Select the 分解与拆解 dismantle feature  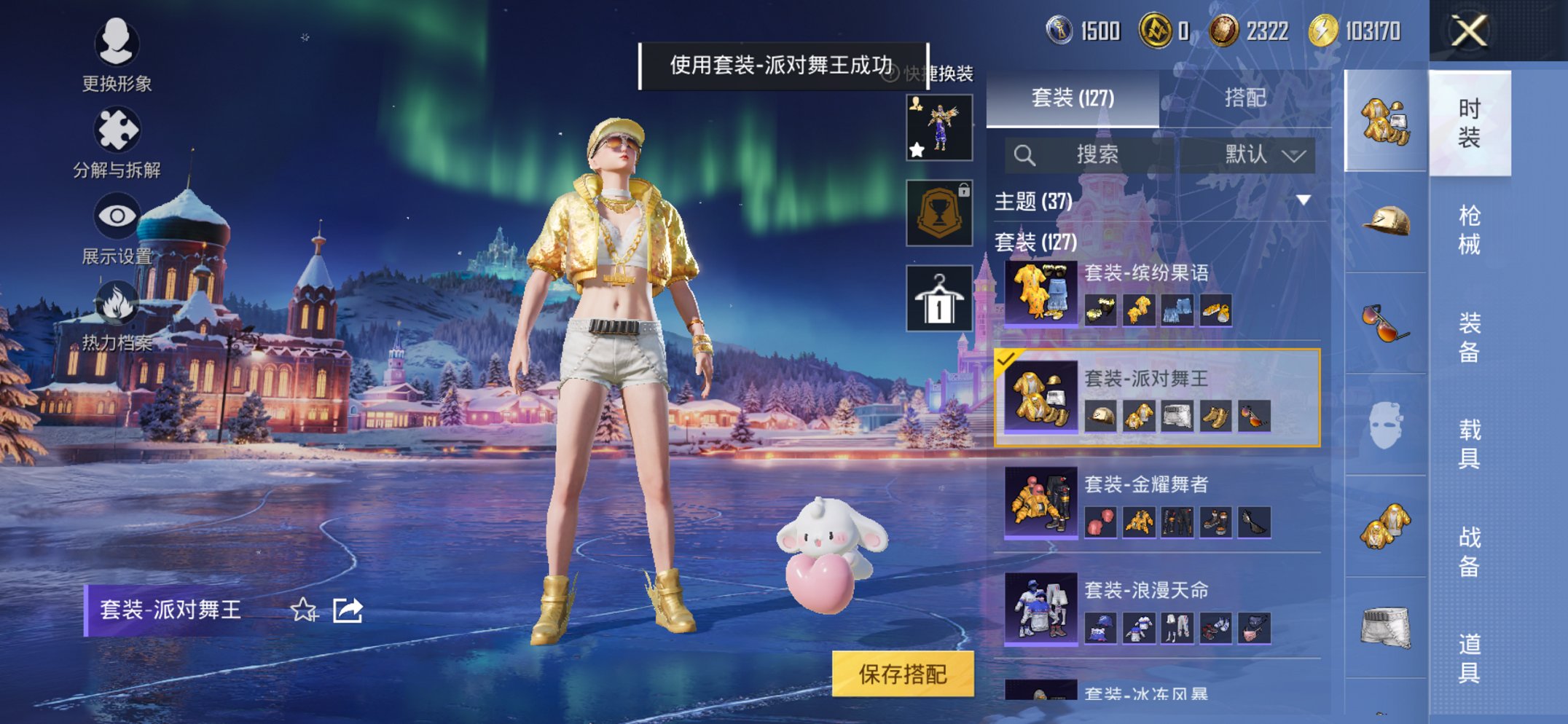click(x=119, y=130)
